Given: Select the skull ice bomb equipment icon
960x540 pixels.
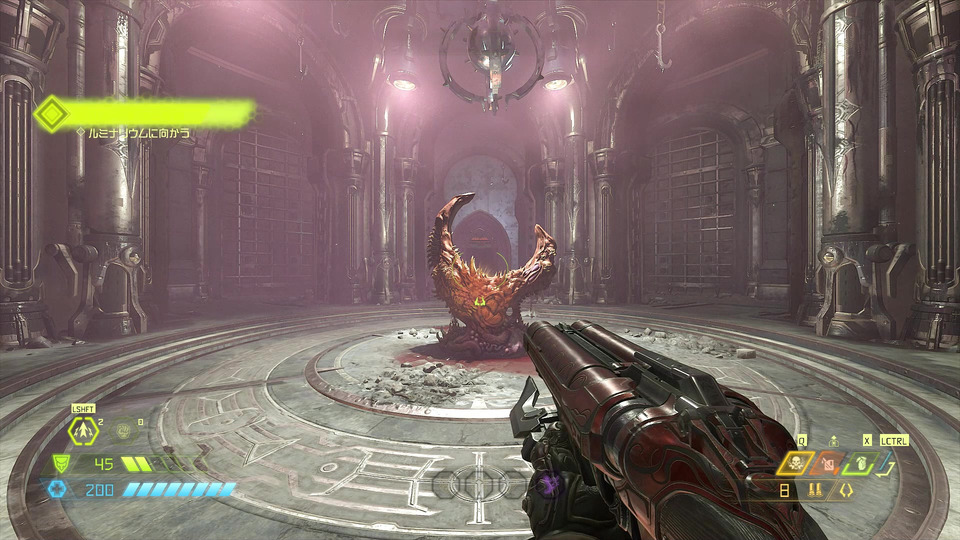Looking at the screenshot, I should click(x=795, y=463).
